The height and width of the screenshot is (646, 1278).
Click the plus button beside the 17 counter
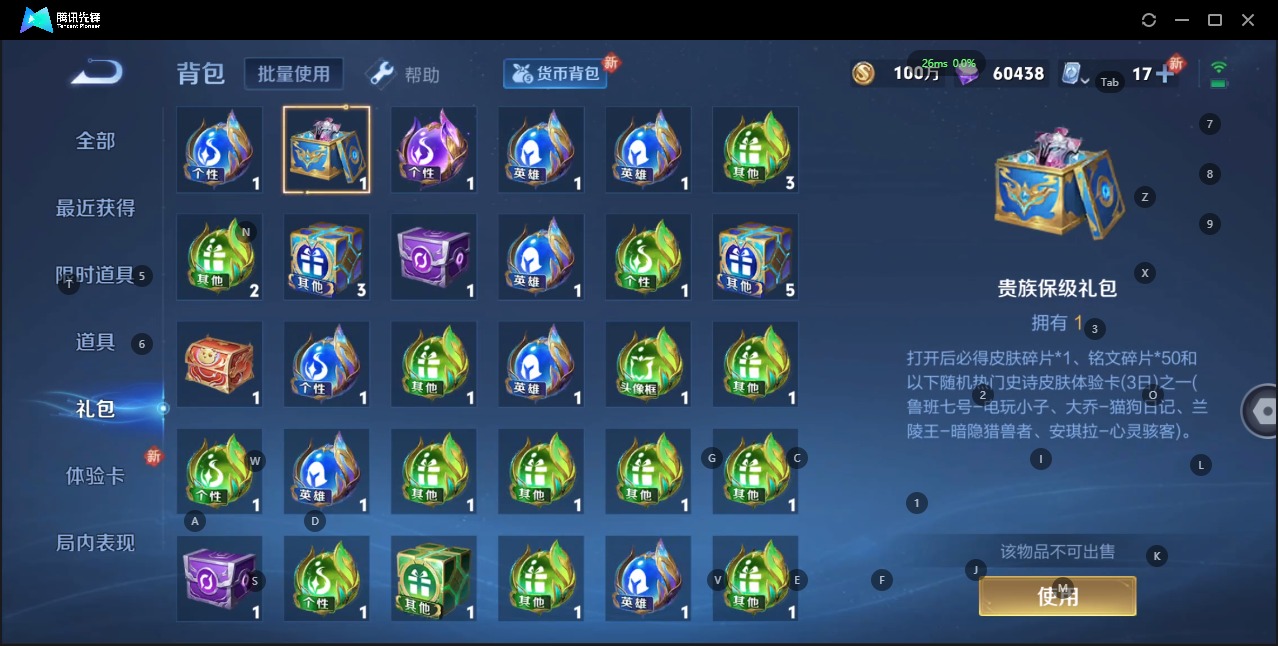pyautogui.click(x=1164, y=74)
